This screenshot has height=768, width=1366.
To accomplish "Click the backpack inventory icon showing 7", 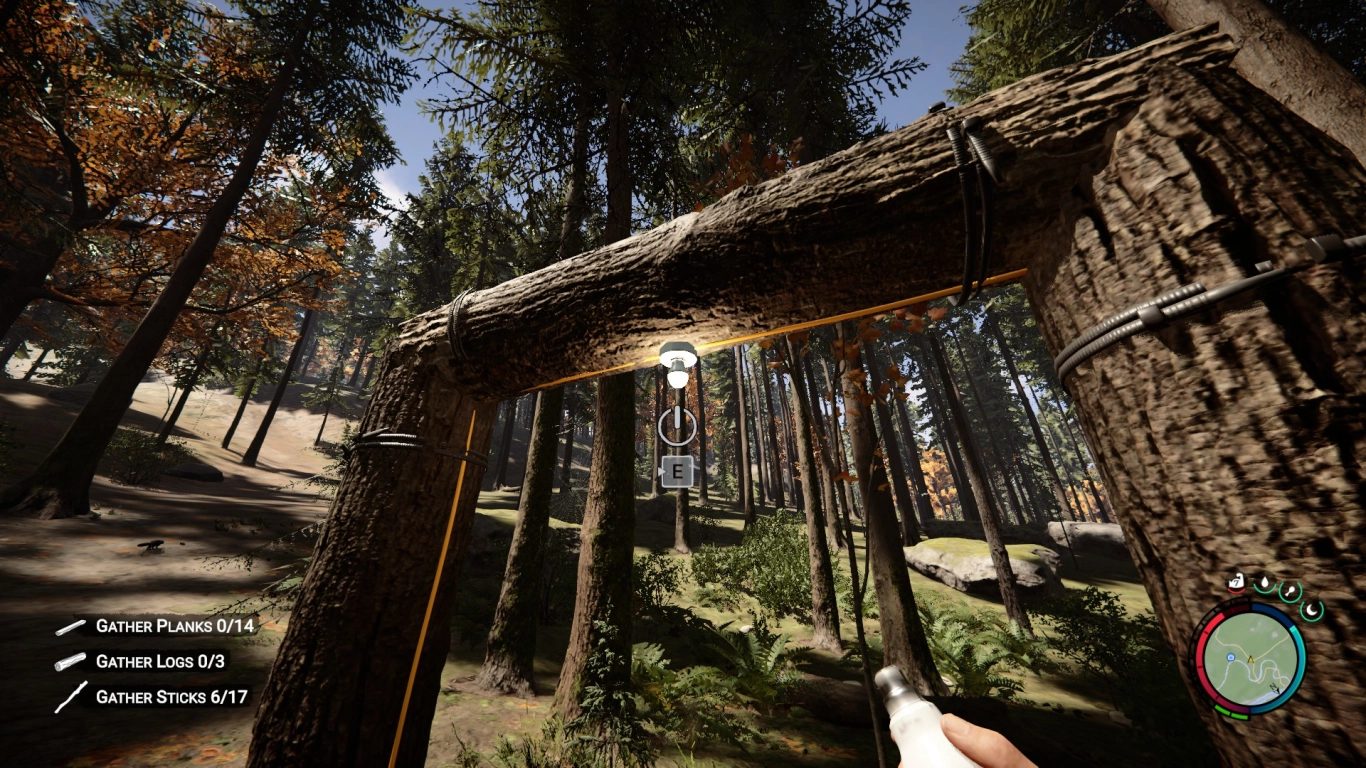I will (1235, 581).
